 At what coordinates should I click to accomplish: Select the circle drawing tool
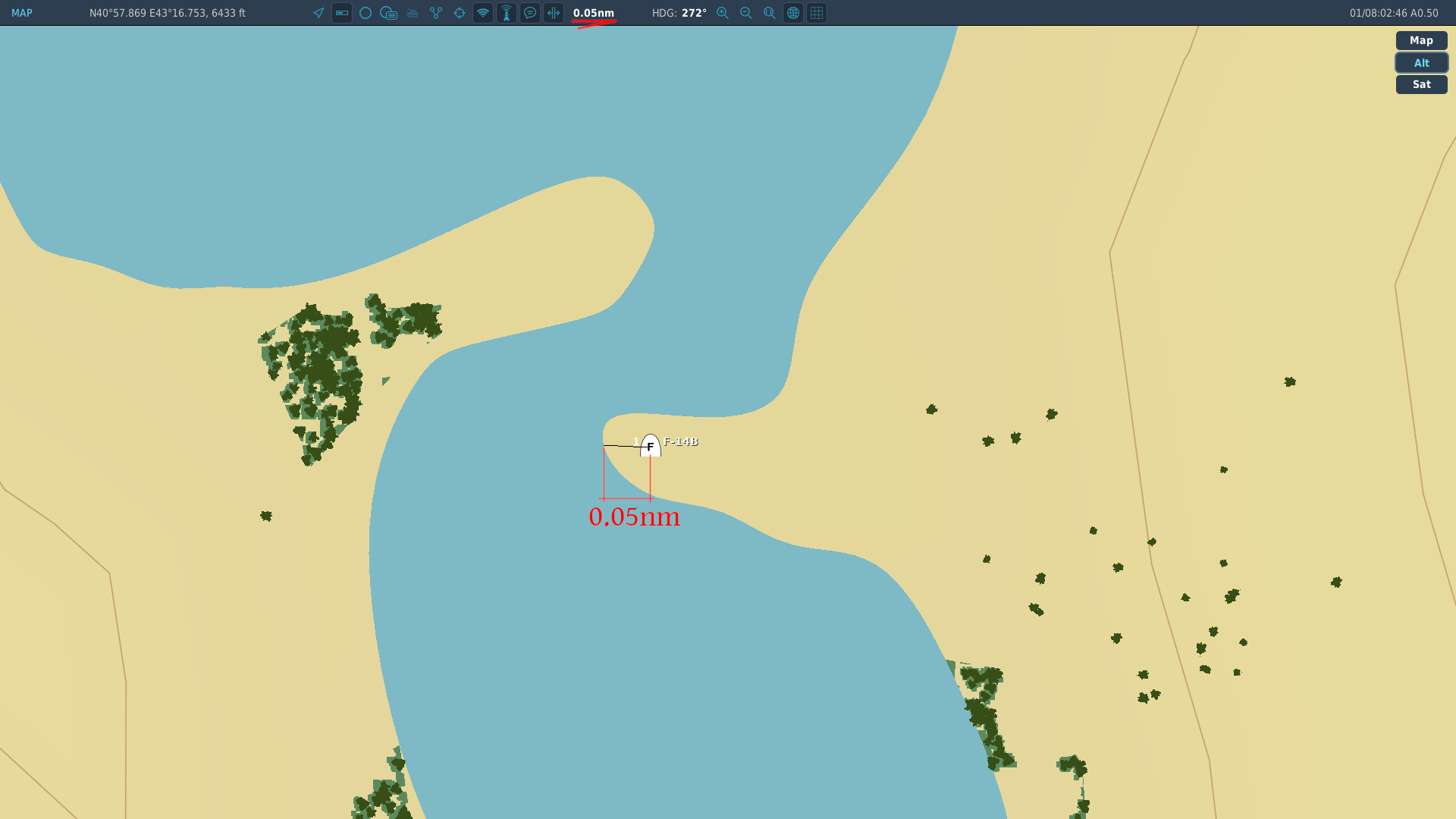(x=366, y=13)
